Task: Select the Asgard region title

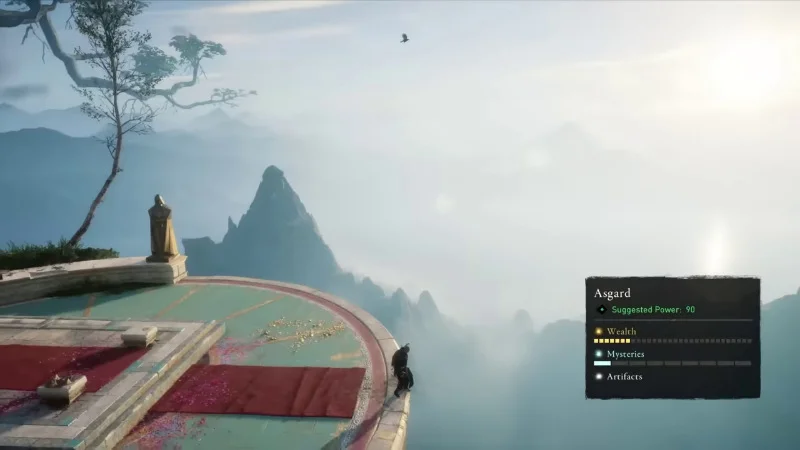Action: tap(611, 295)
